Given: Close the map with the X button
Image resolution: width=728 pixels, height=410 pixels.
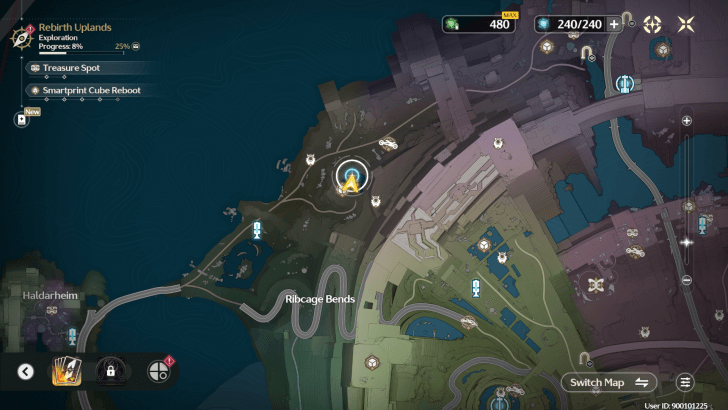Looking at the screenshot, I should [688, 25].
